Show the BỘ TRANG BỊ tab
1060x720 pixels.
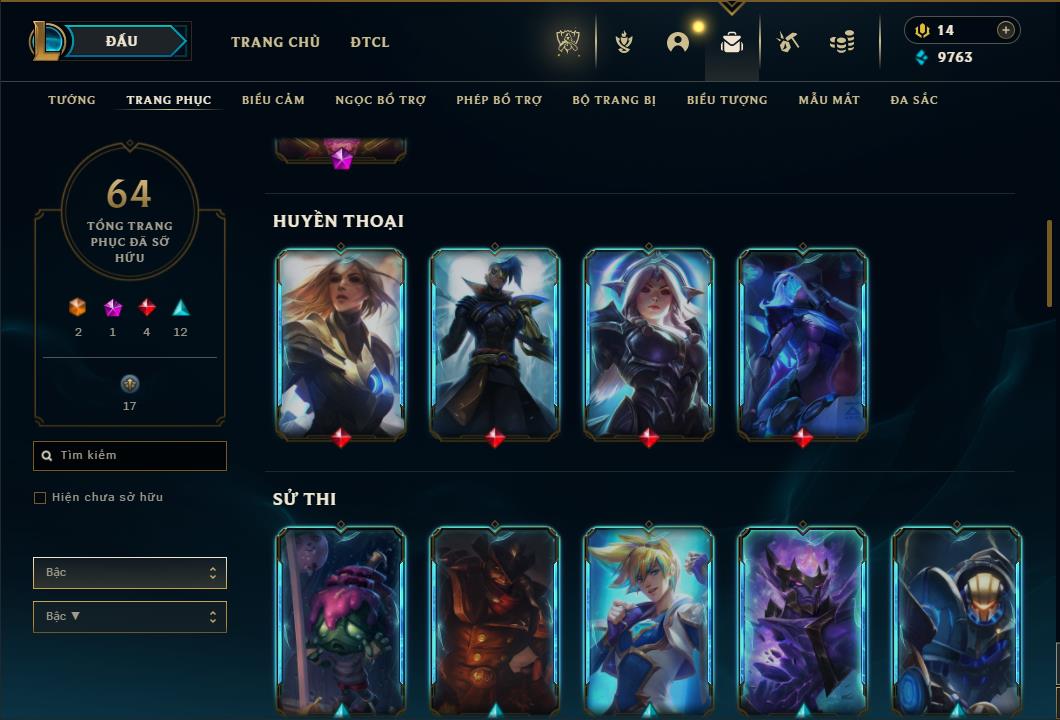pos(614,100)
